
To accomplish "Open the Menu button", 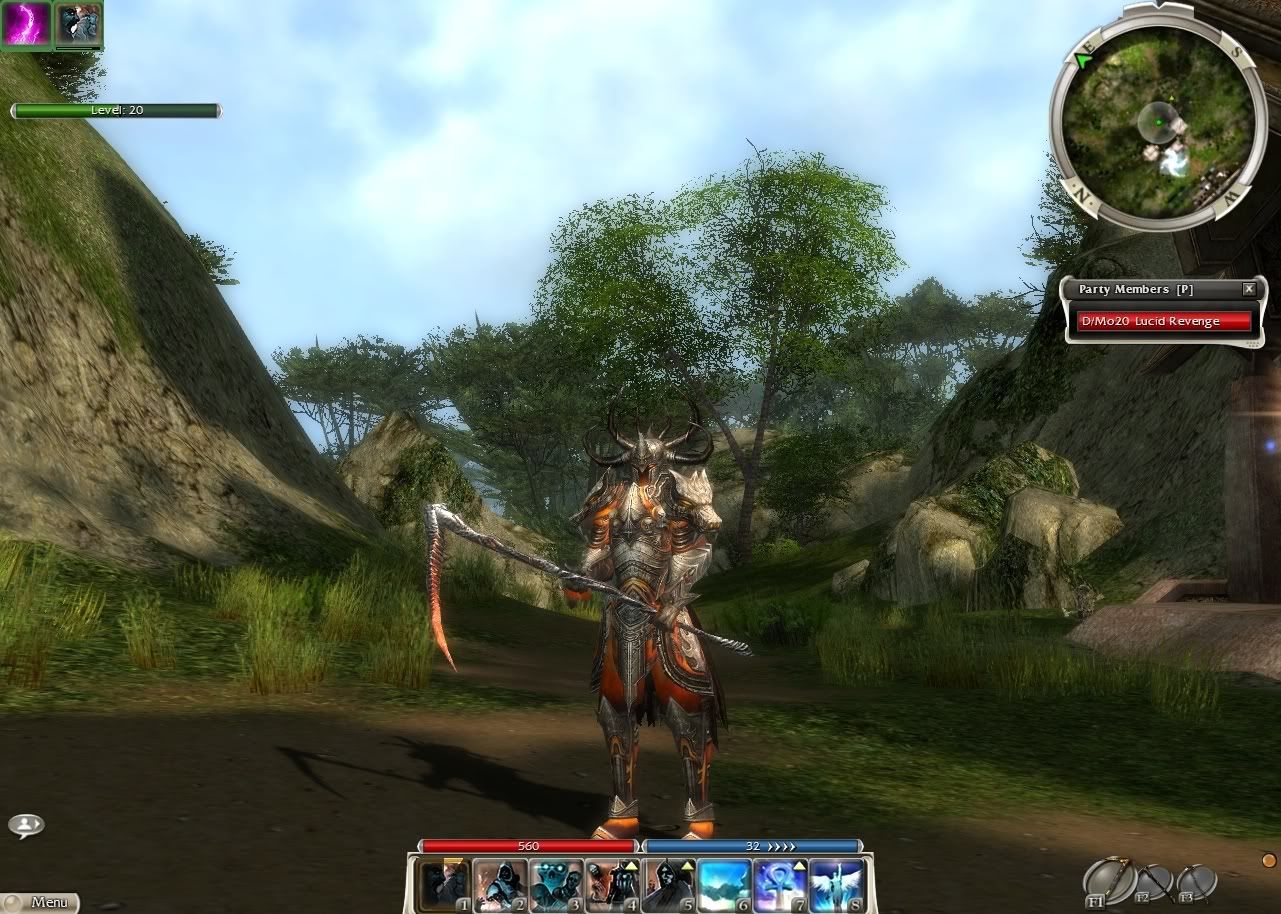I will coord(40,902).
